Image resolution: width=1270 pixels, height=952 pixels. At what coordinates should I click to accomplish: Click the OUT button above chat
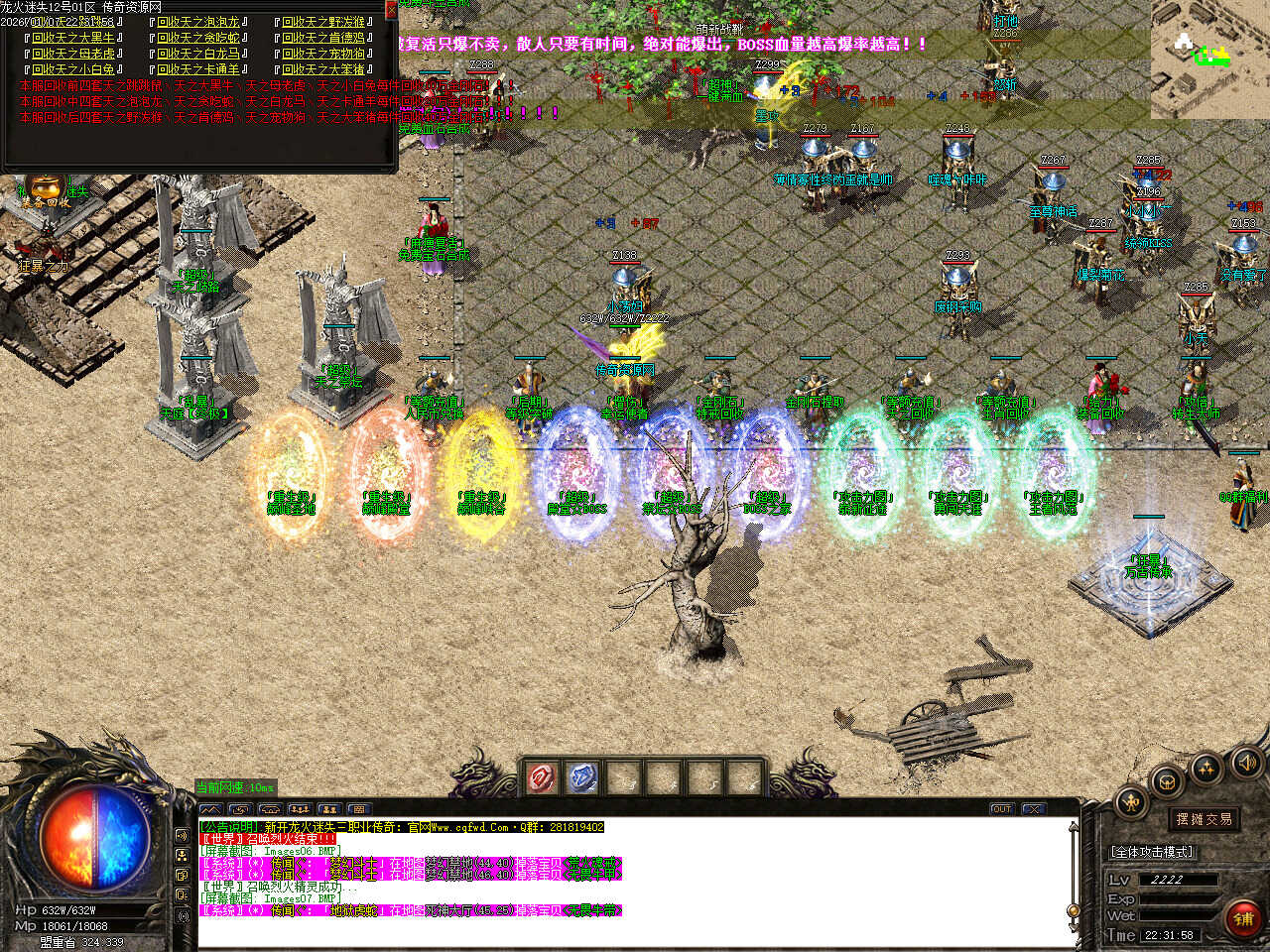(1002, 809)
